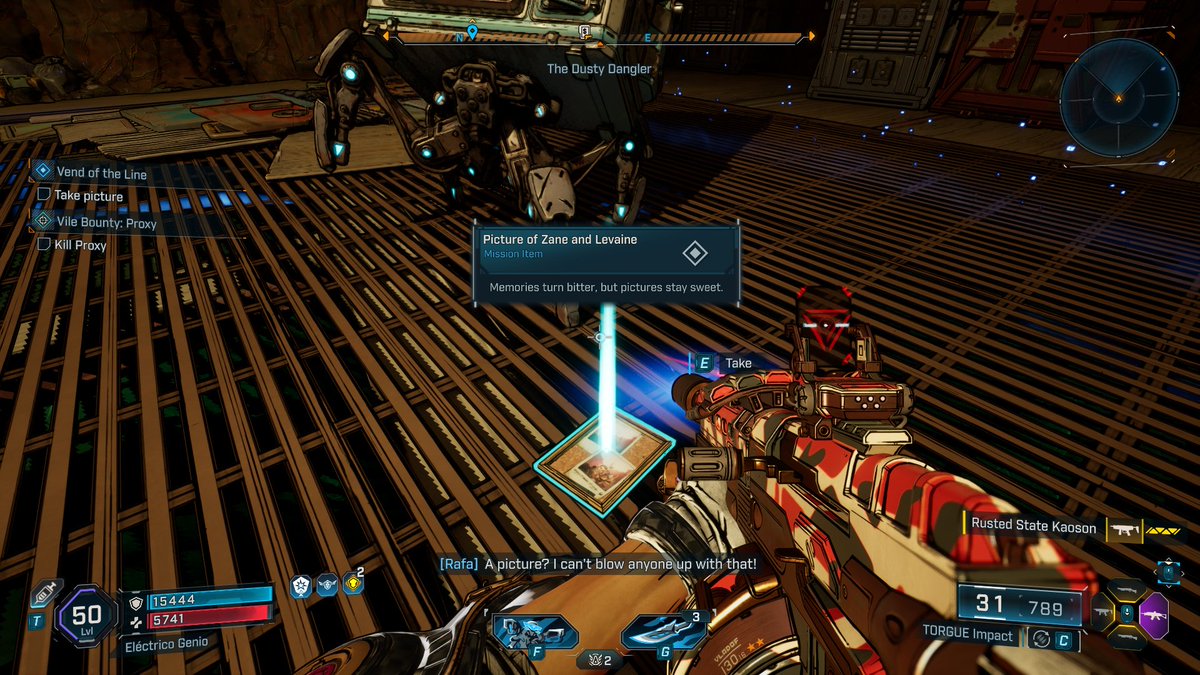Toggle the TORGUE Impact weapon mode icon

point(1040,636)
